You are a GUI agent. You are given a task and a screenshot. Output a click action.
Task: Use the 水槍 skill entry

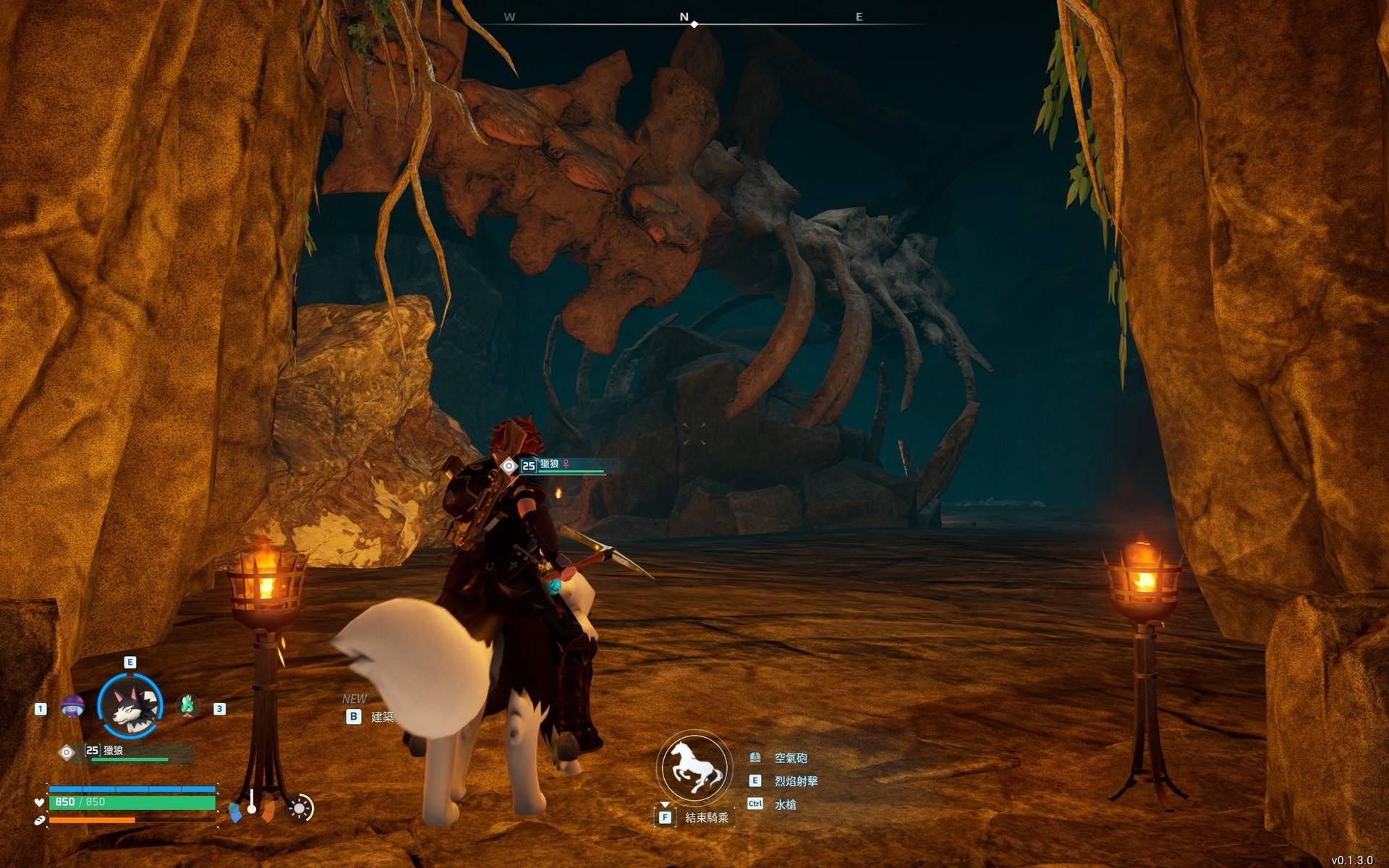point(785,804)
